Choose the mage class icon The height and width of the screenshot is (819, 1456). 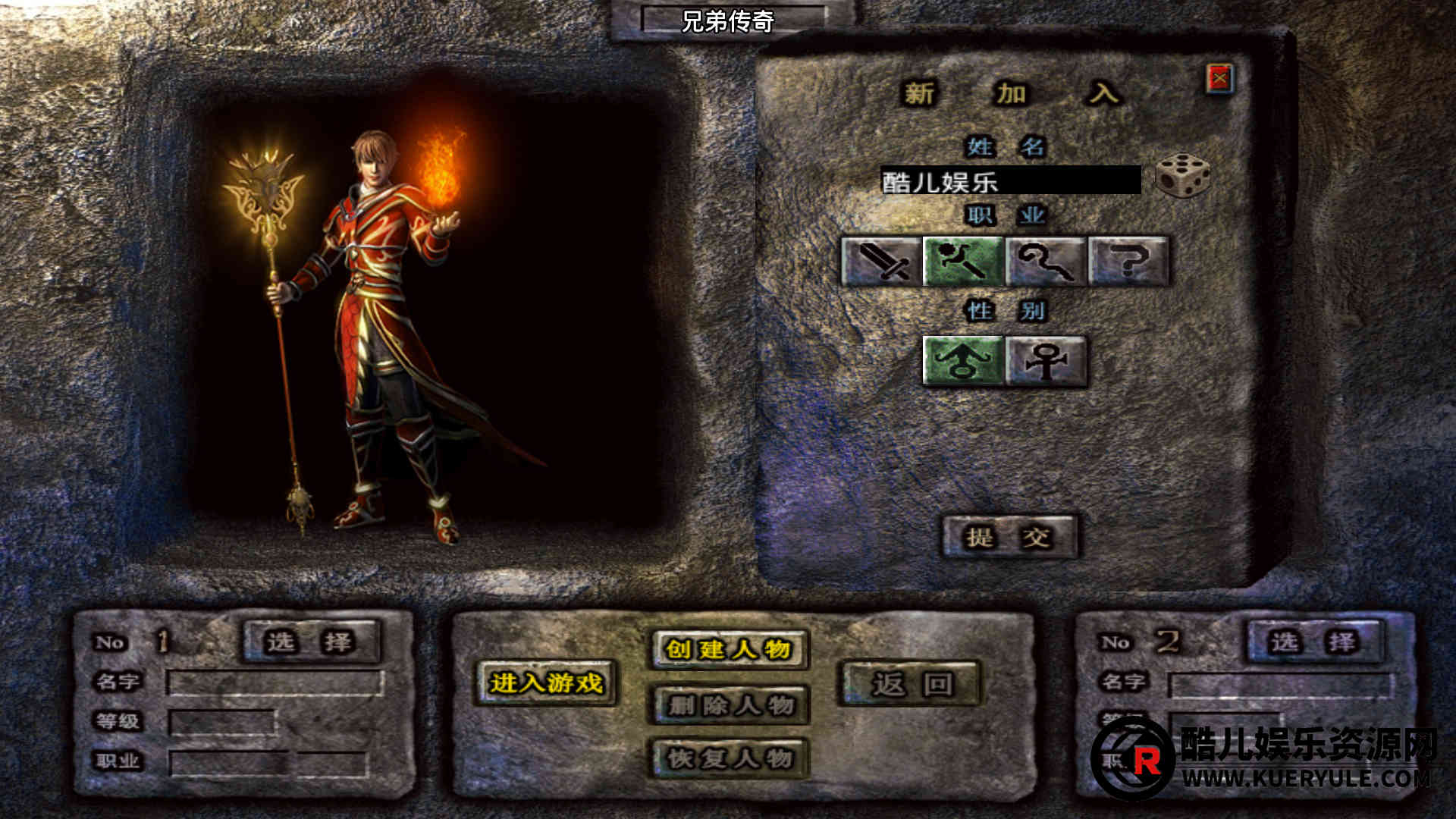pos(963,262)
